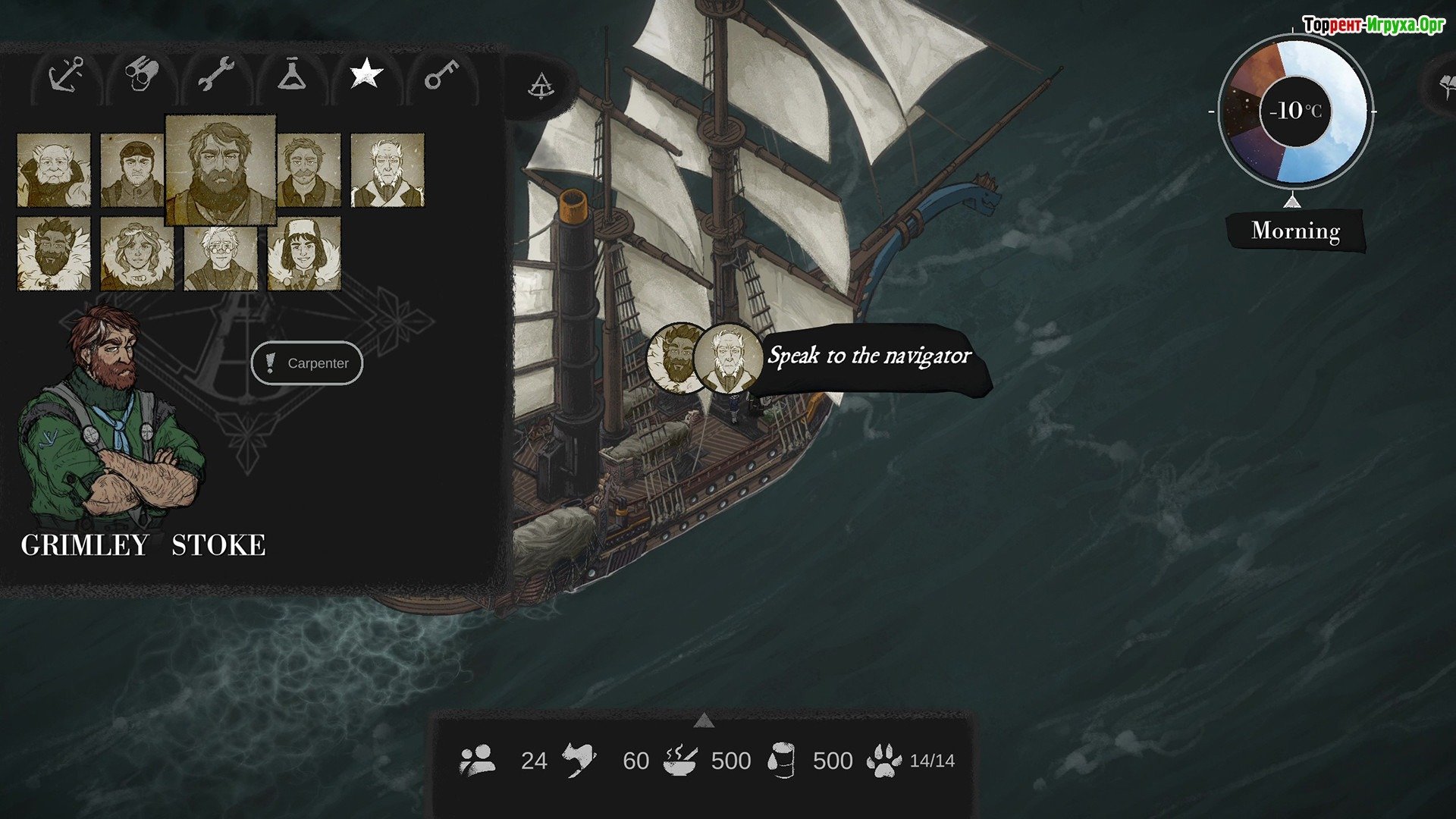This screenshot has width=1456, height=819.
Task: Select the bald white-bearded man portrait
Action: (x=54, y=170)
